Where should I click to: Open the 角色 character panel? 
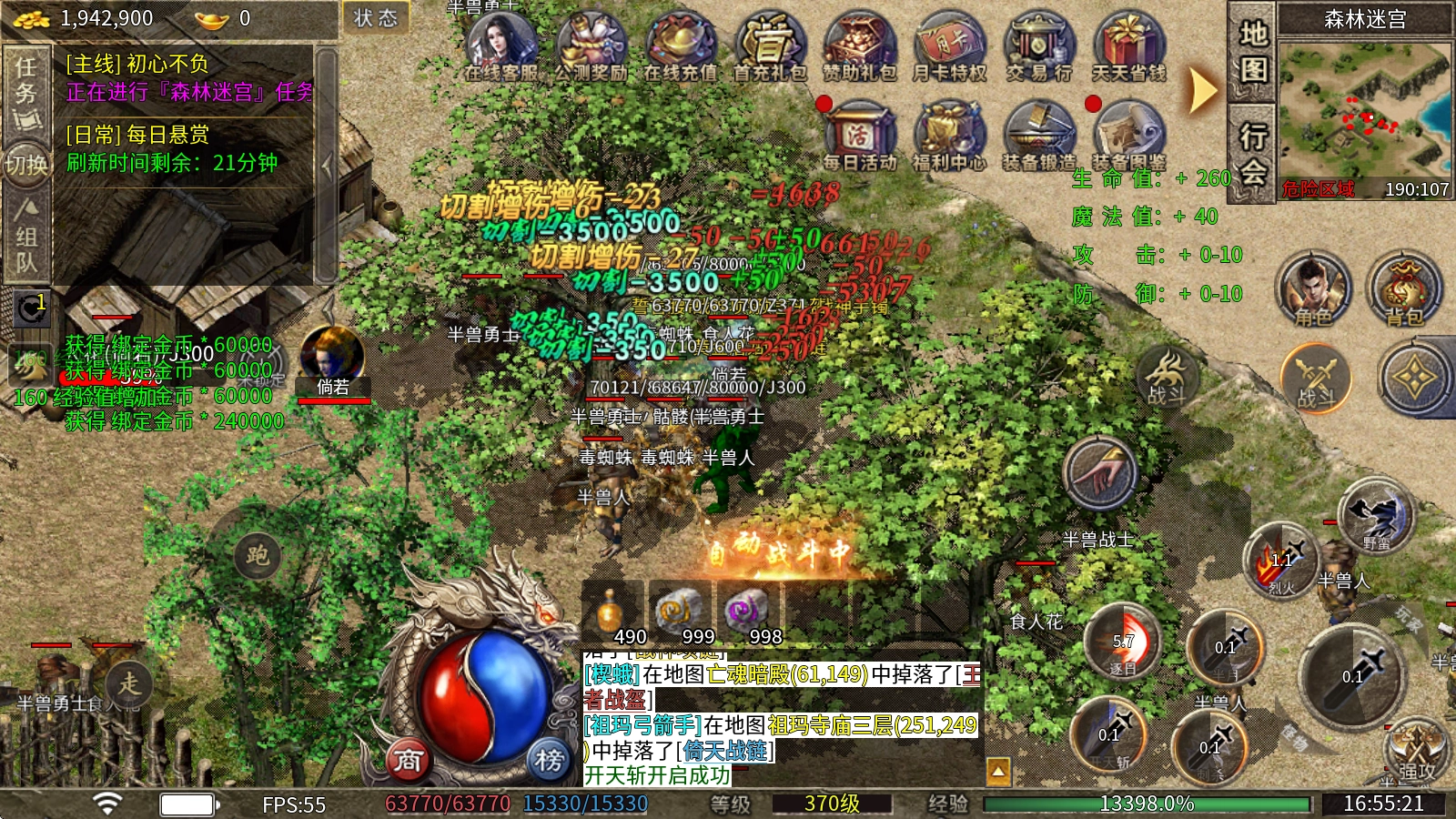point(1312,289)
